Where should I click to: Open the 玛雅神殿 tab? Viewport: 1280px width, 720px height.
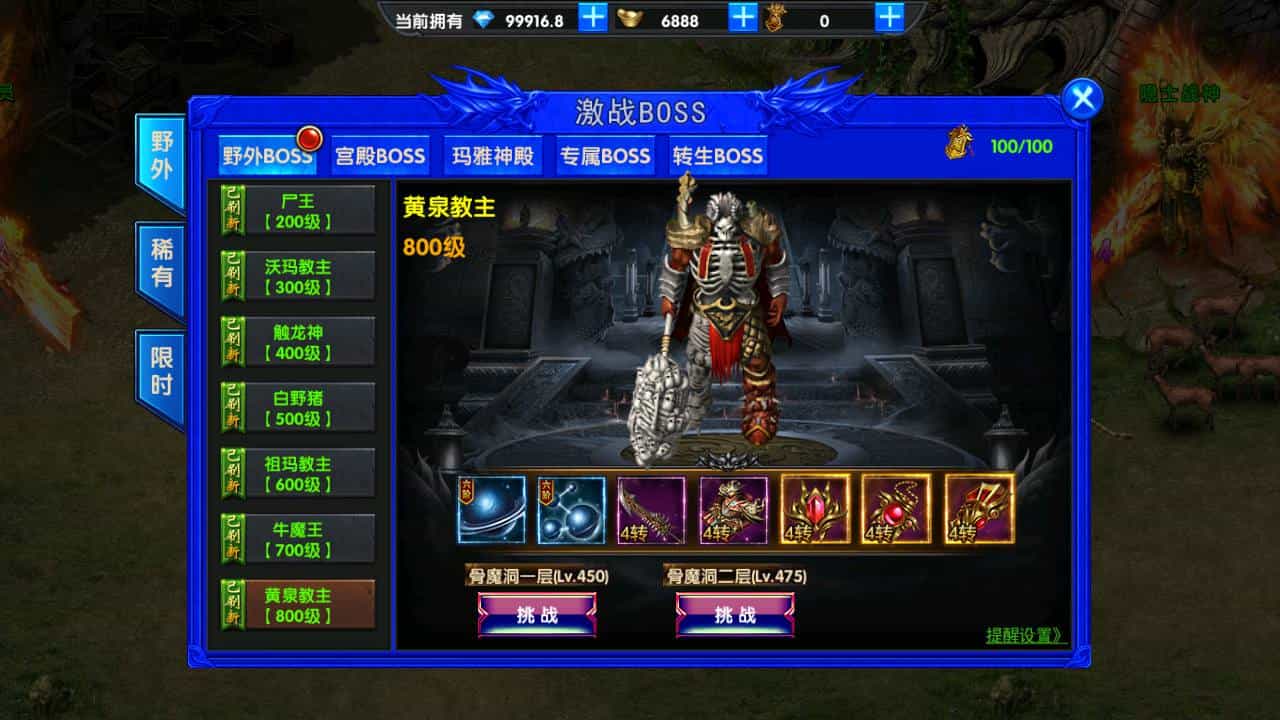492,156
